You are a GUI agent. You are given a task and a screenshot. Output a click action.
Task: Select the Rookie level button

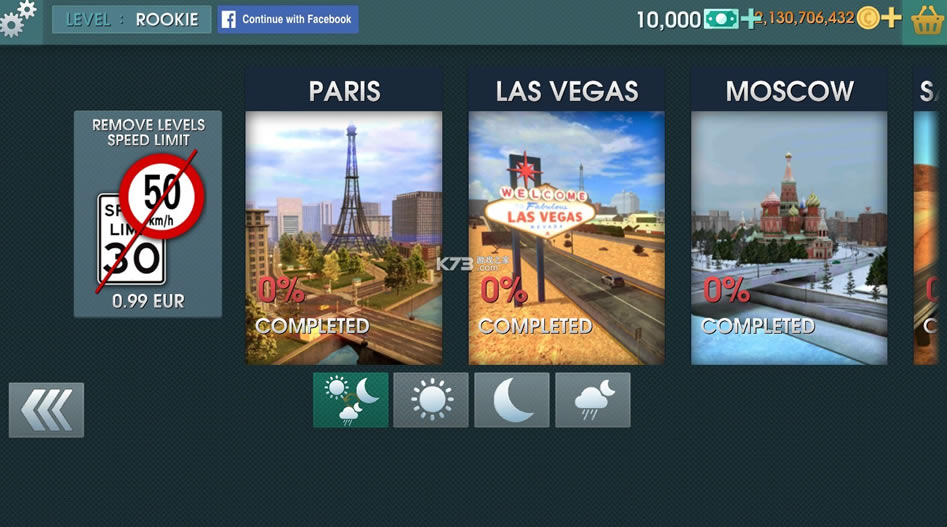[x=131, y=20]
